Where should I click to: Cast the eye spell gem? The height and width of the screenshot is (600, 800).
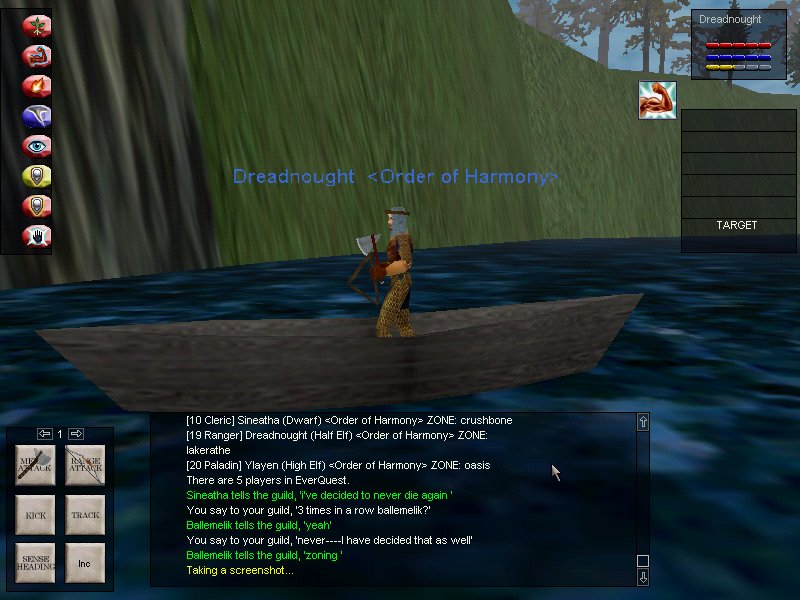37,146
